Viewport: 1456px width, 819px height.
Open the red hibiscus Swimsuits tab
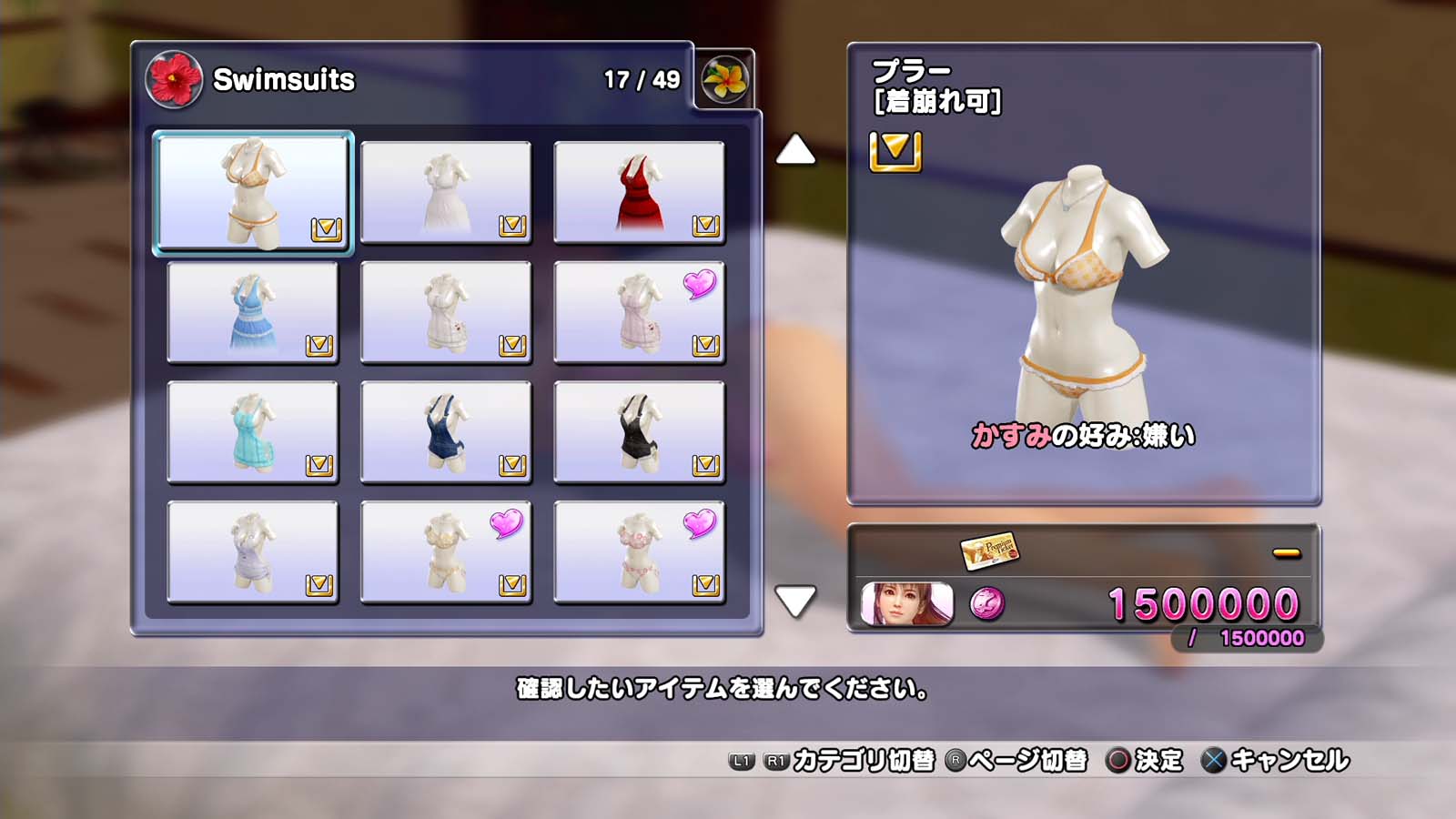point(174,79)
